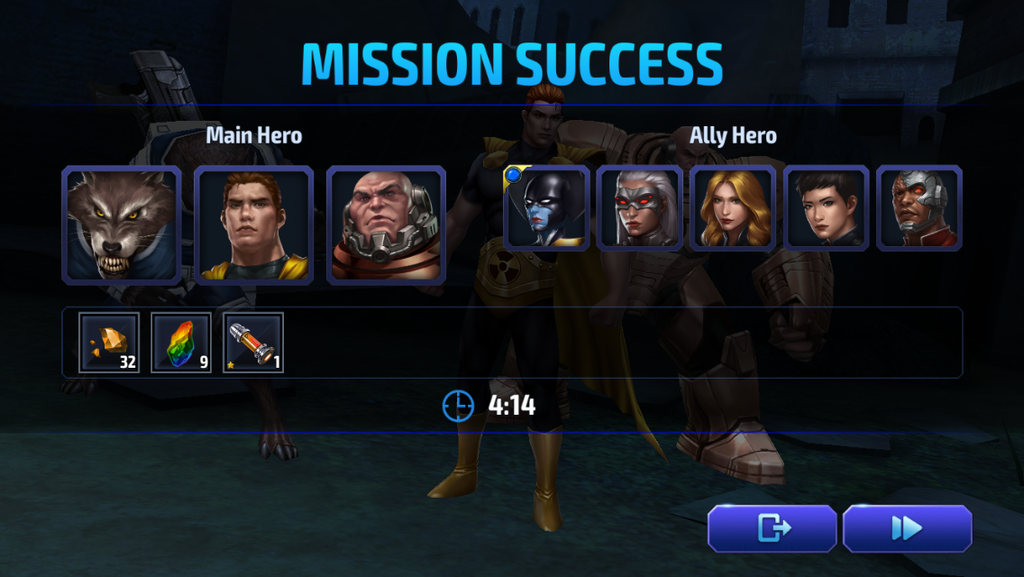View the gold ore reward item
Image resolution: width=1024 pixels, height=577 pixels.
[x=109, y=343]
